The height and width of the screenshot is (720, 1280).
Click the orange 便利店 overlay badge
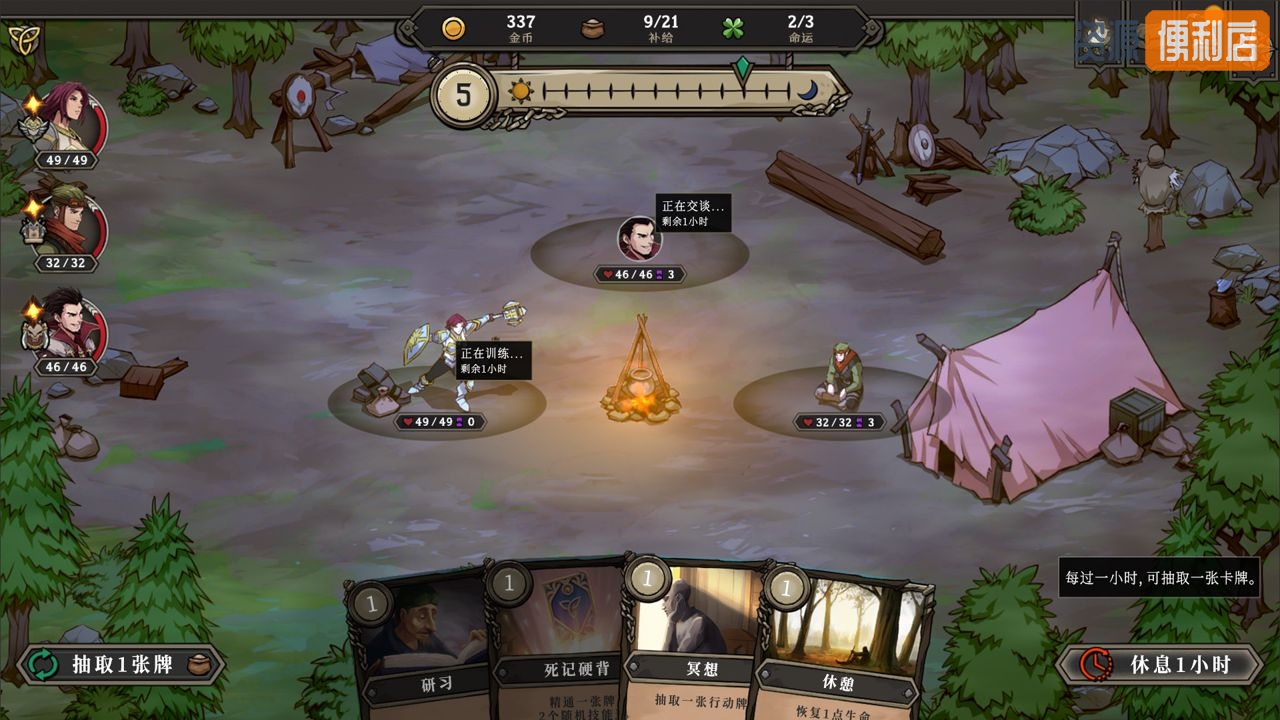[x=1206, y=40]
